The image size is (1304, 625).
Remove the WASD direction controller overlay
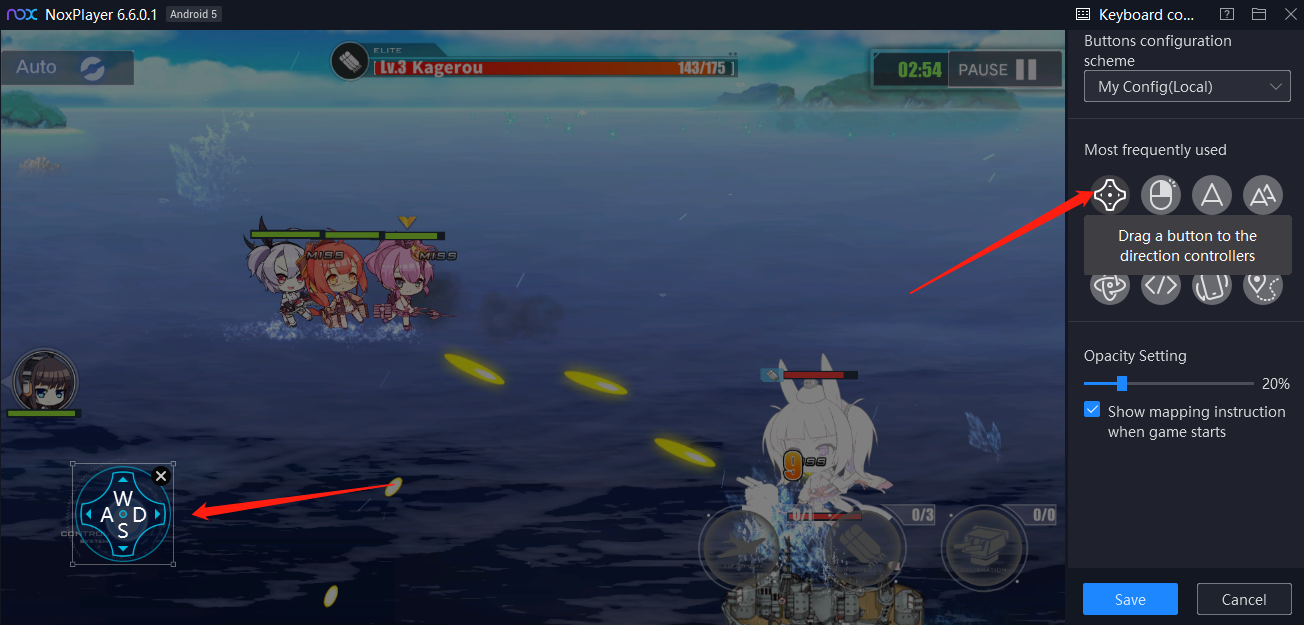161,476
